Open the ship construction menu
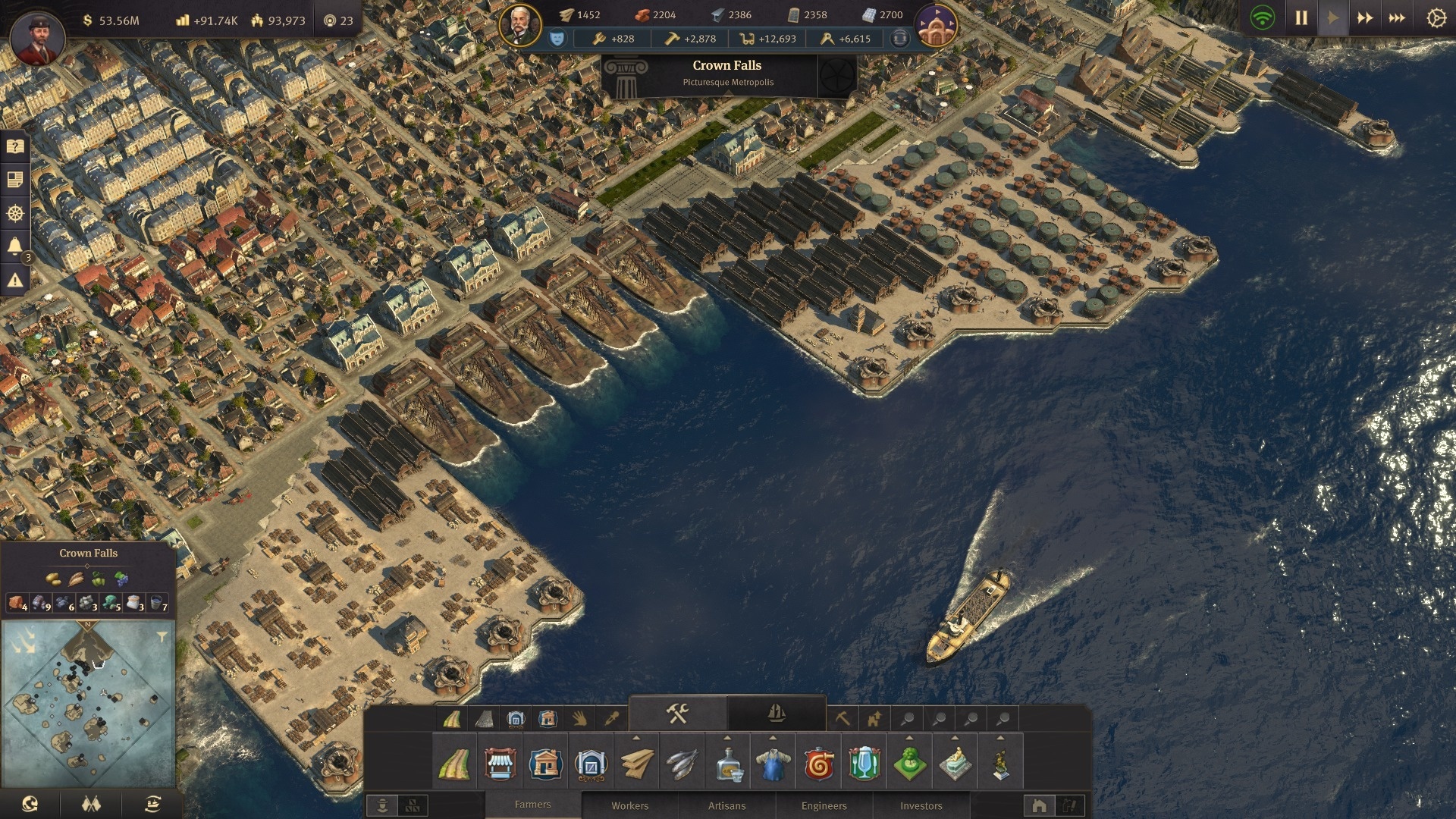The width and height of the screenshot is (1456, 819). 776,714
